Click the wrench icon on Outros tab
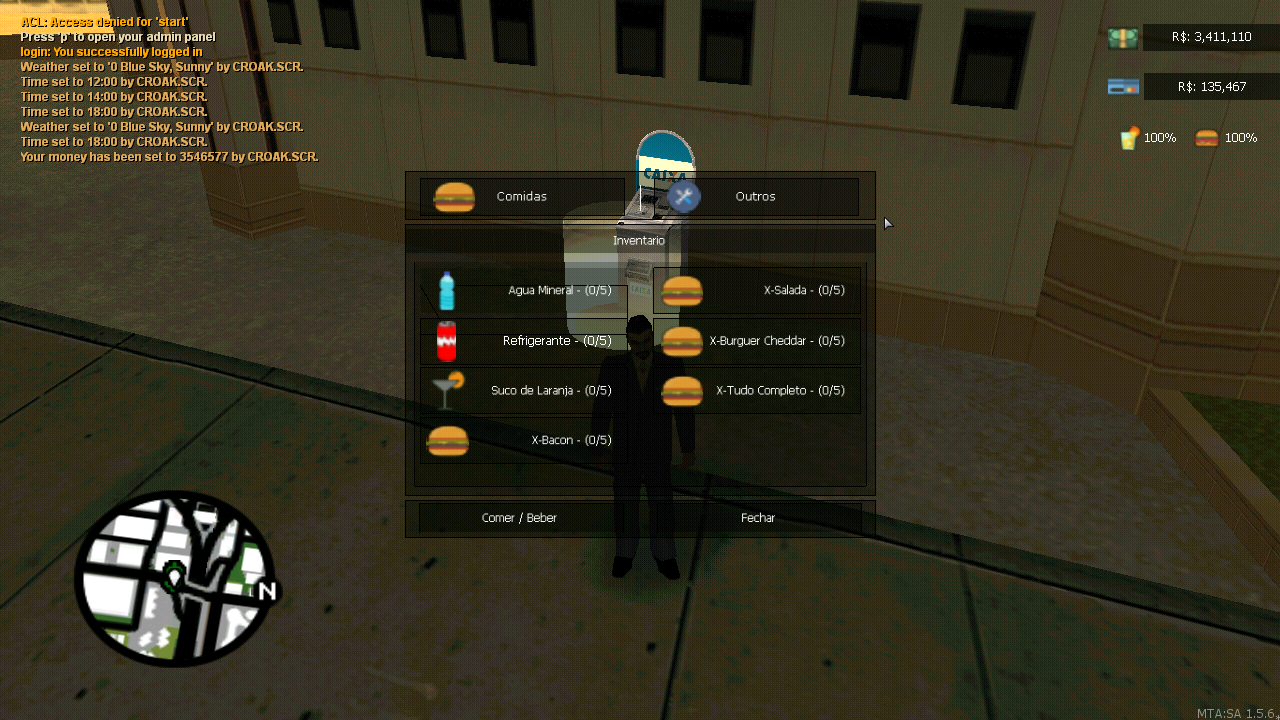 [x=684, y=197]
